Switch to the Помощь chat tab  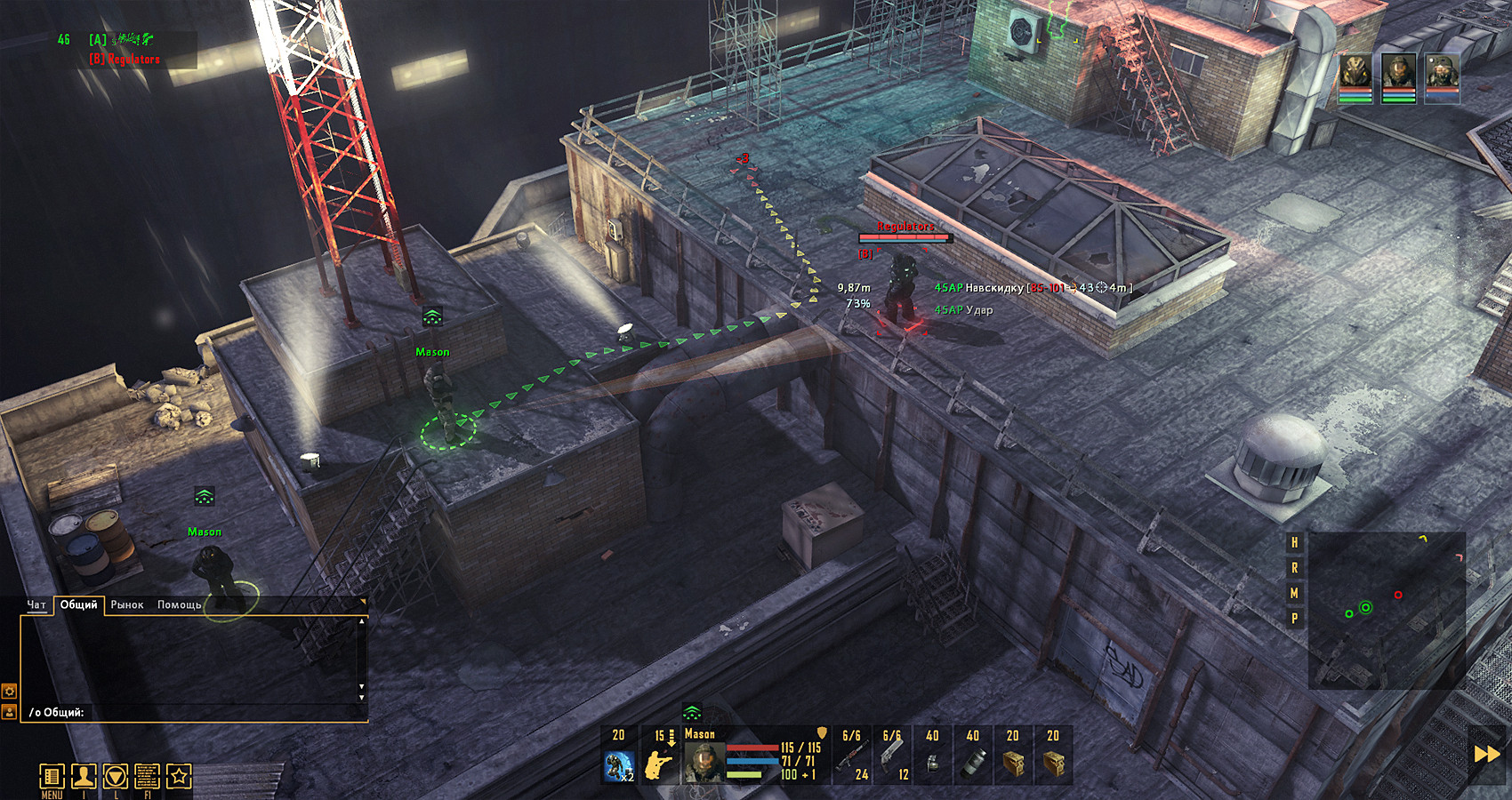coord(179,604)
